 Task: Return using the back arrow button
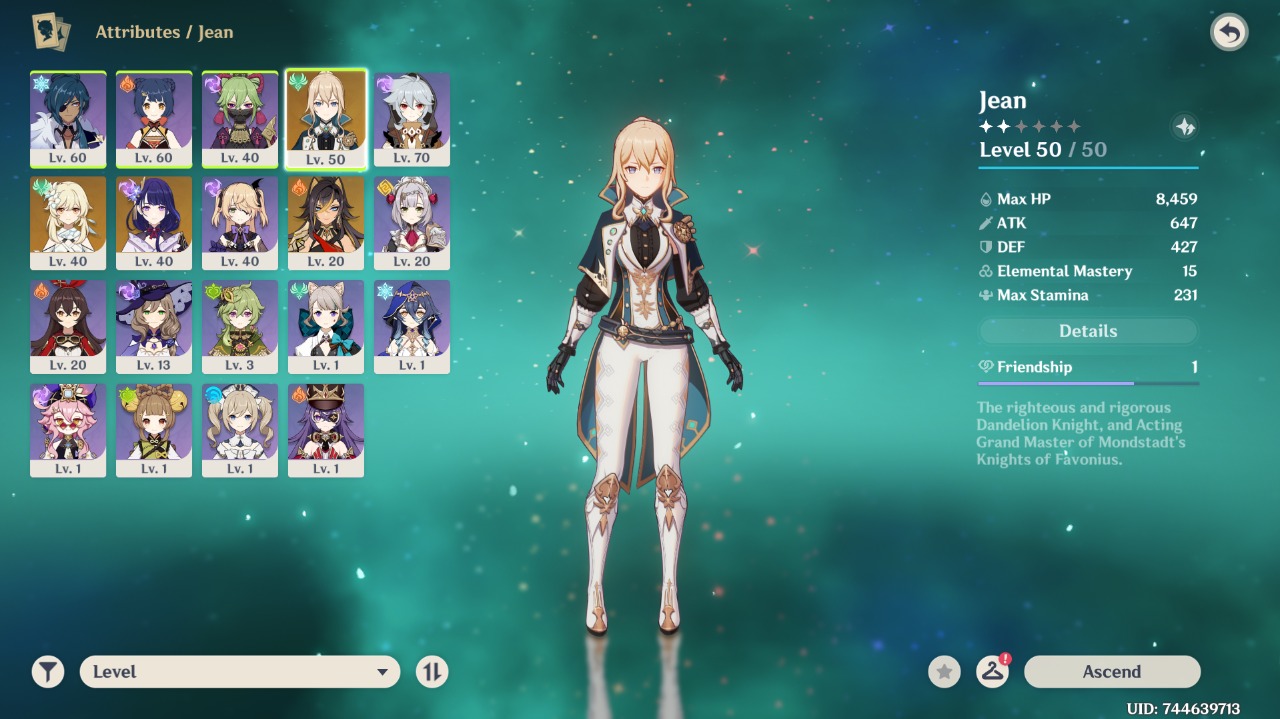pyautogui.click(x=1229, y=33)
